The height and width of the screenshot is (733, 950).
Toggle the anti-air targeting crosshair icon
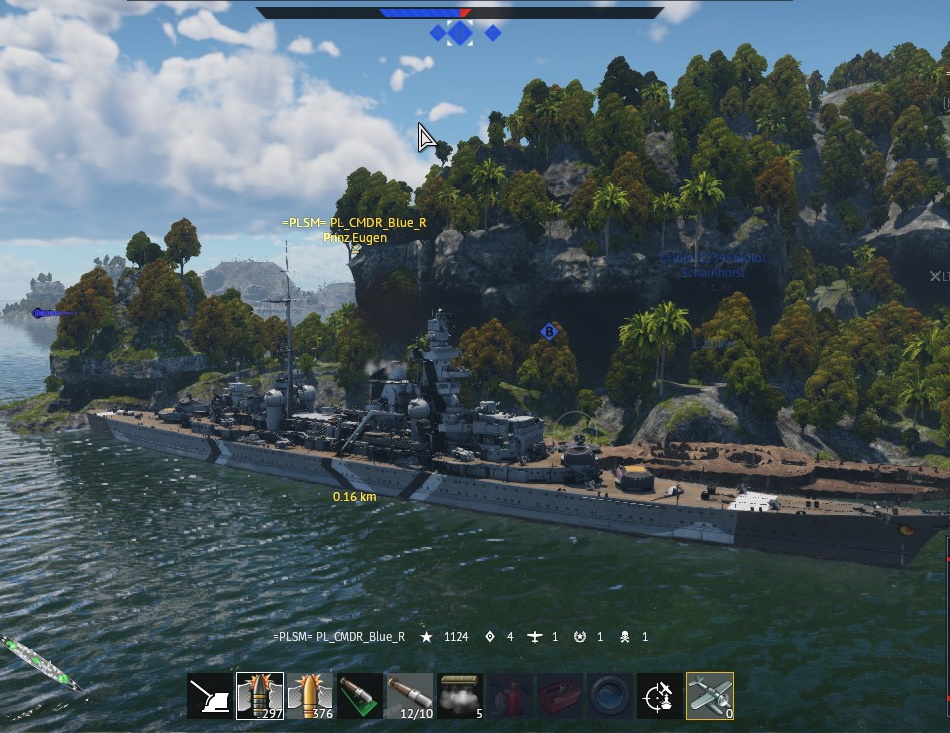pos(660,696)
